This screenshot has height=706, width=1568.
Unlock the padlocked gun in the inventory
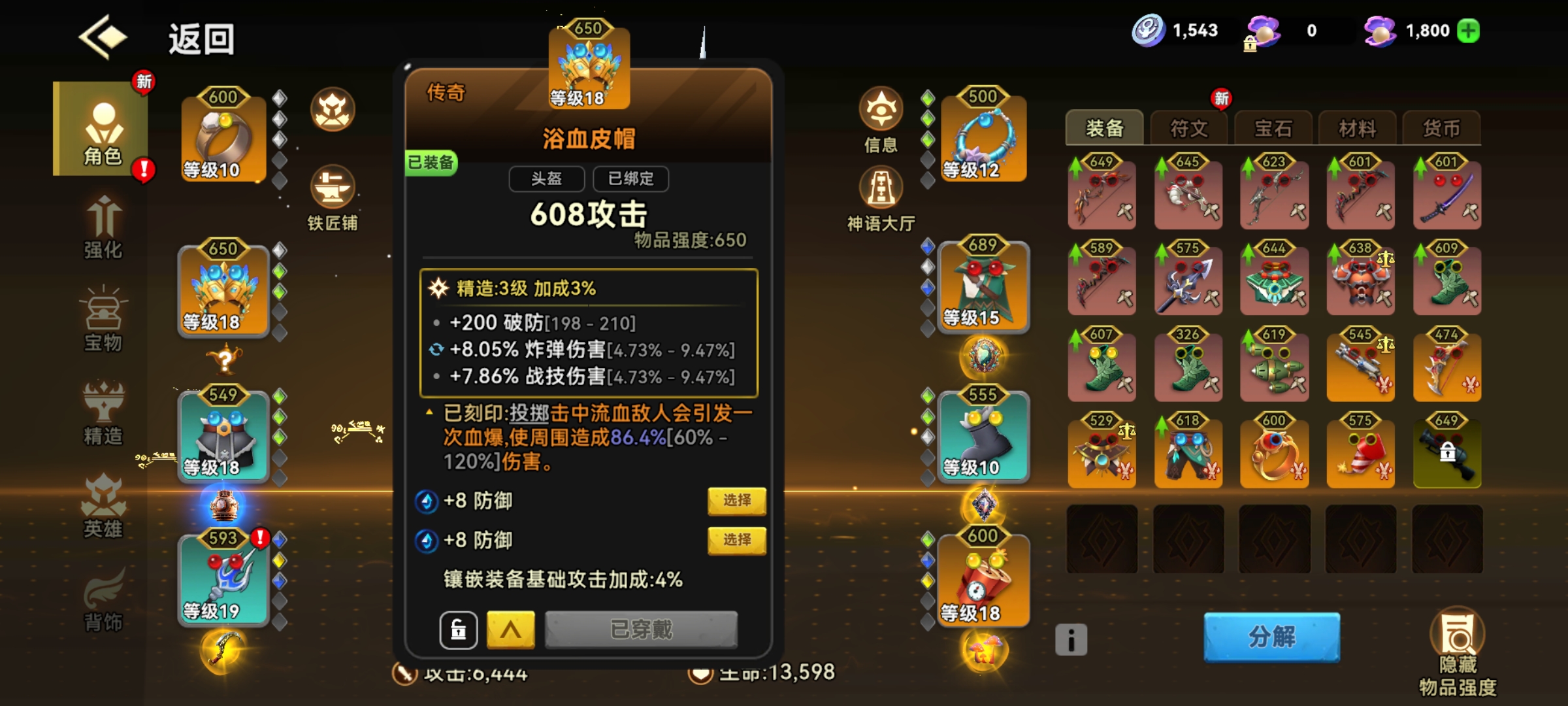(x=1446, y=453)
